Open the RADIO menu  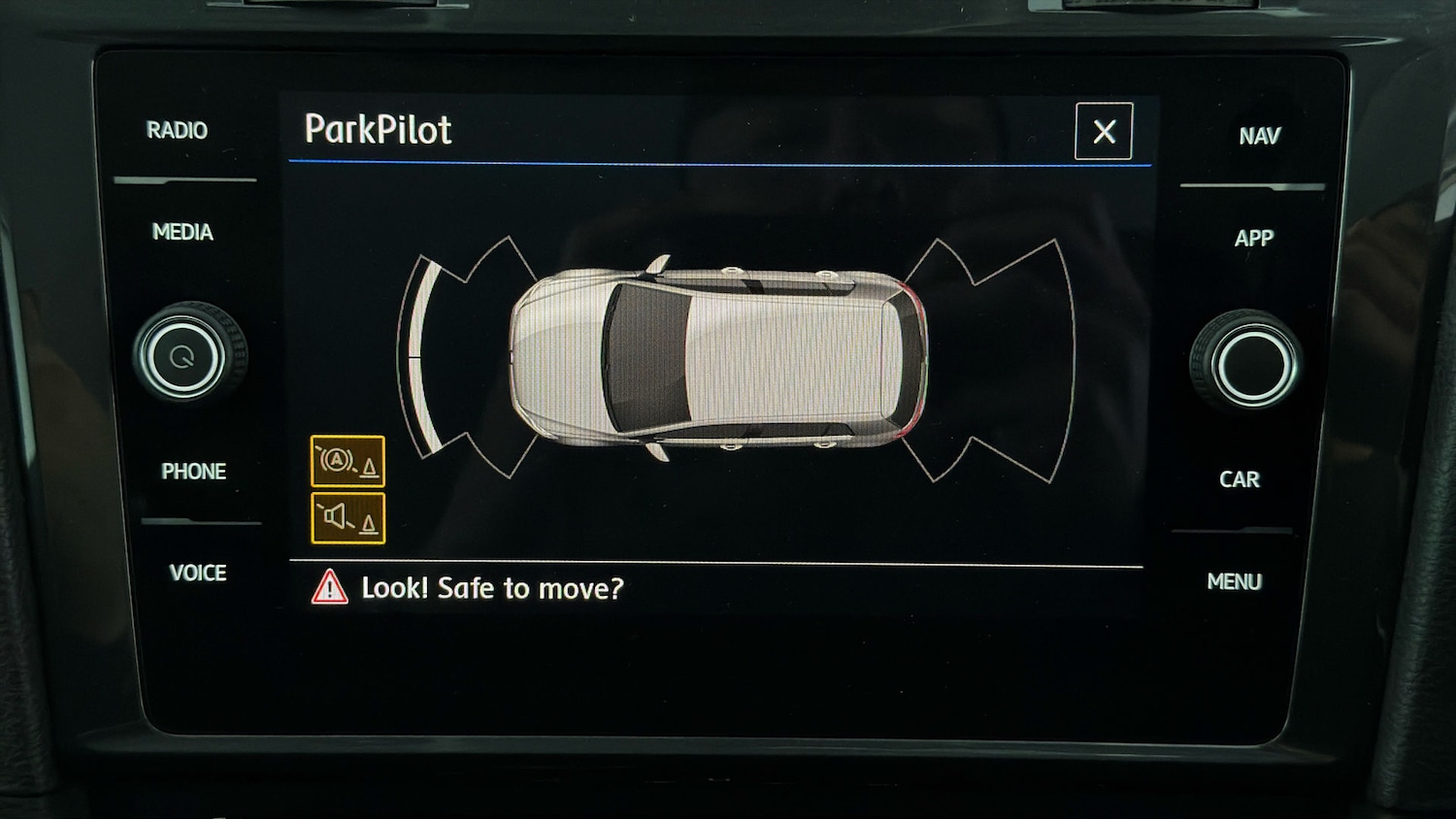pos(177,130)
